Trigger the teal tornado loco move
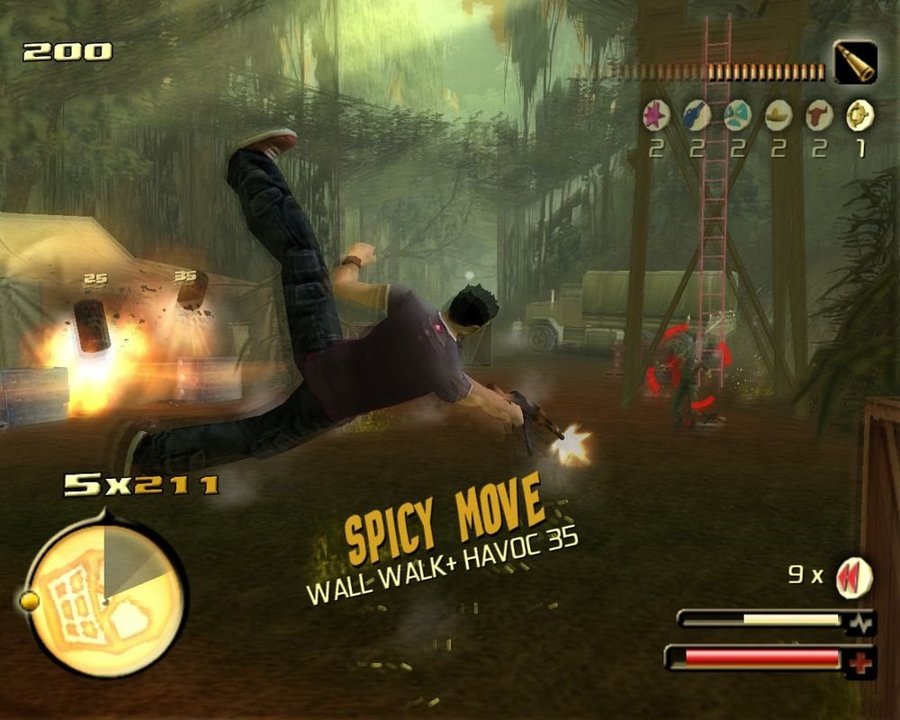This screenshot has height=720, width=900. (x=737, y=116)
